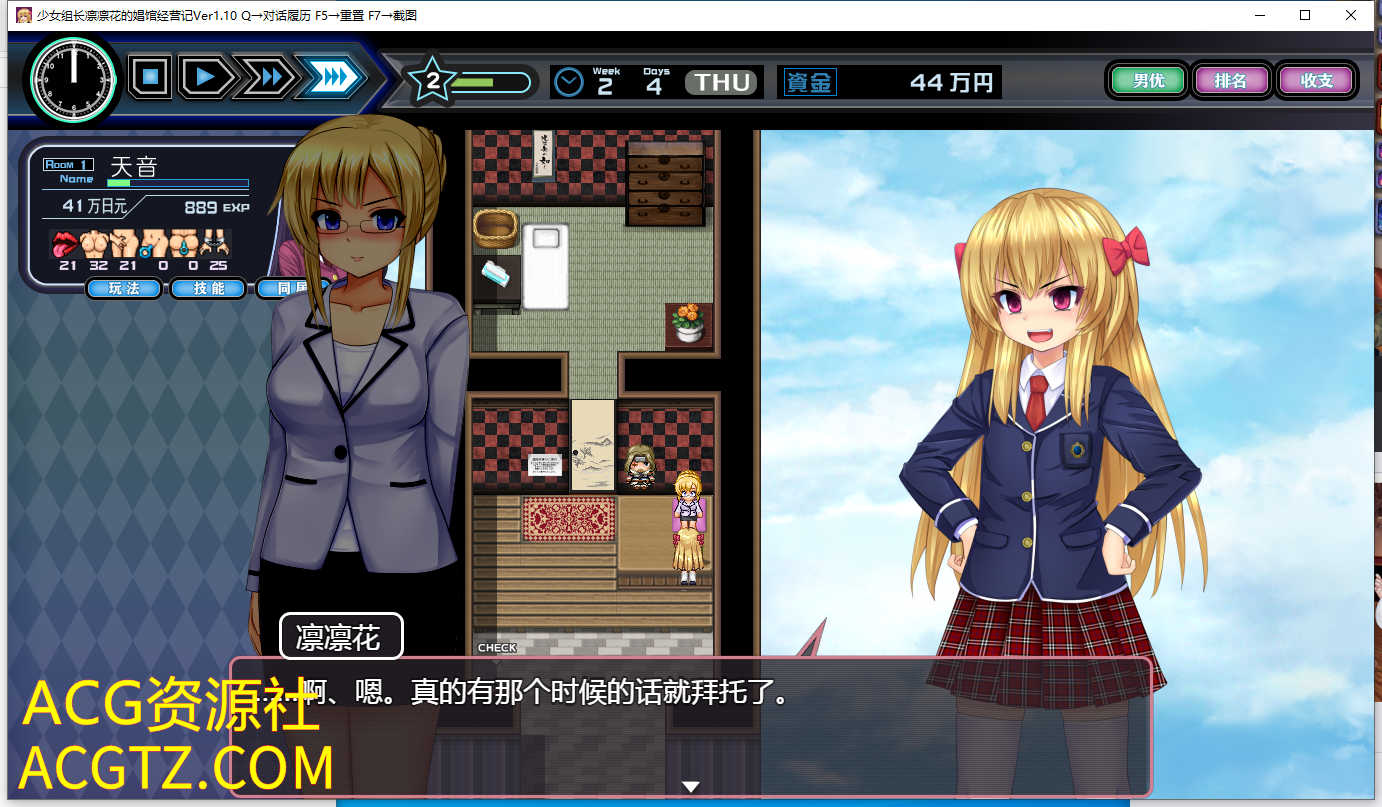Set time to normal play speed
The width and height of the screenshot is (1382, 807).
[x=206, y=77]
